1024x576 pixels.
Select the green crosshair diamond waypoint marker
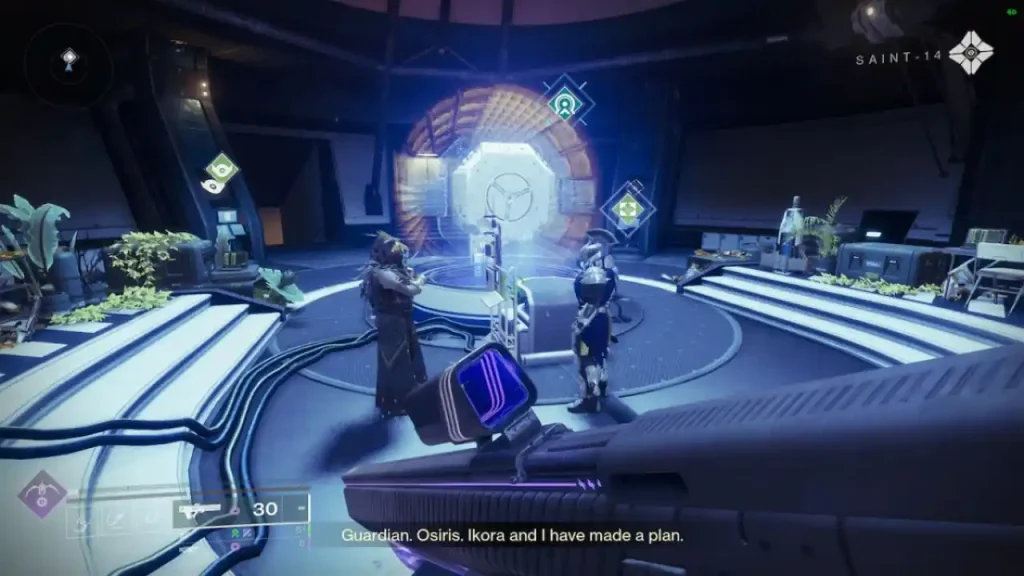pos(627,209)
